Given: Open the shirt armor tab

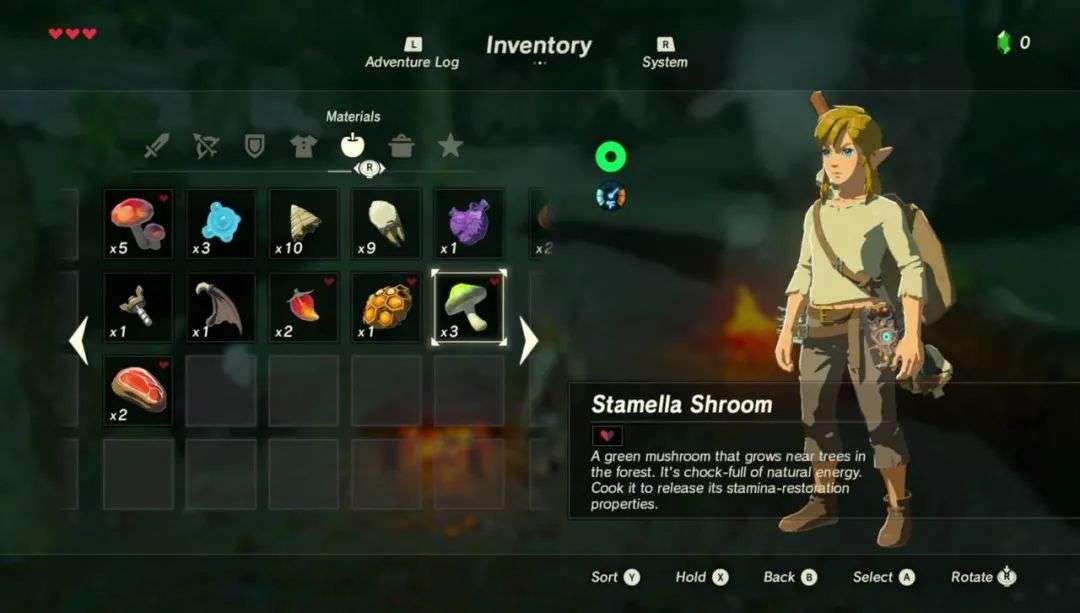Looking at the screenshot, I should (303, 147).
